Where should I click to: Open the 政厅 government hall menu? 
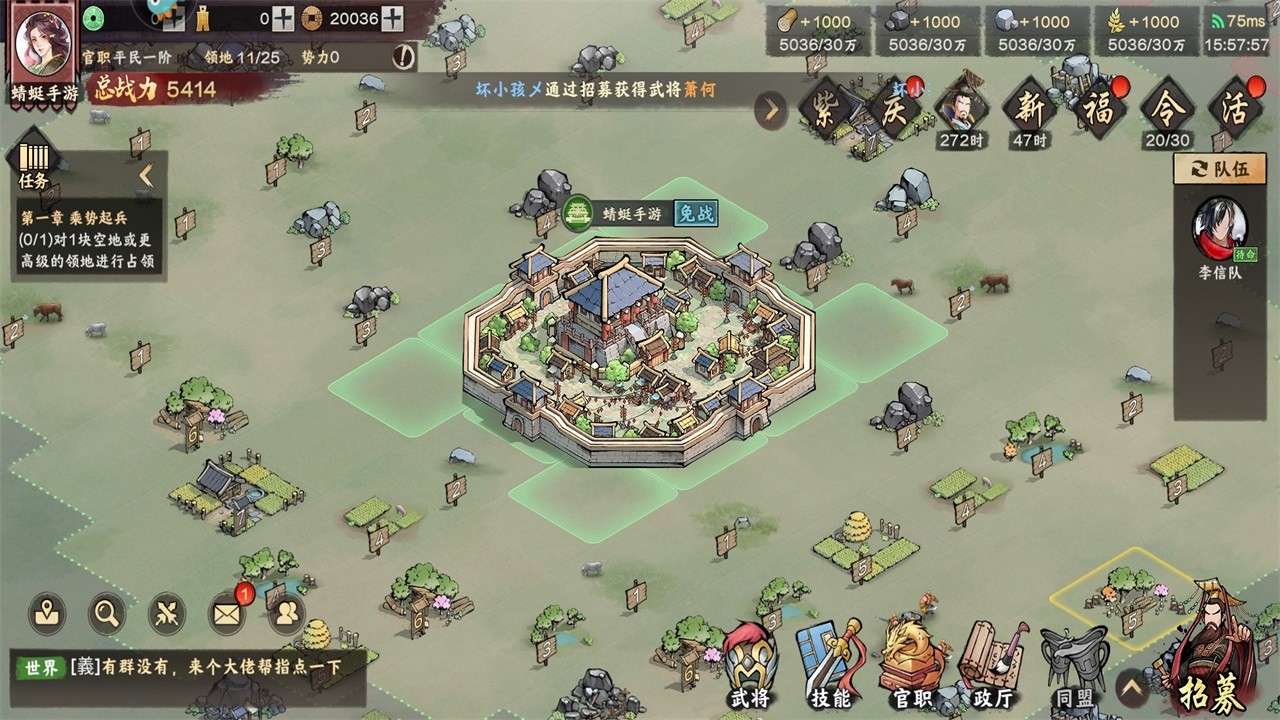coord(992,664)
